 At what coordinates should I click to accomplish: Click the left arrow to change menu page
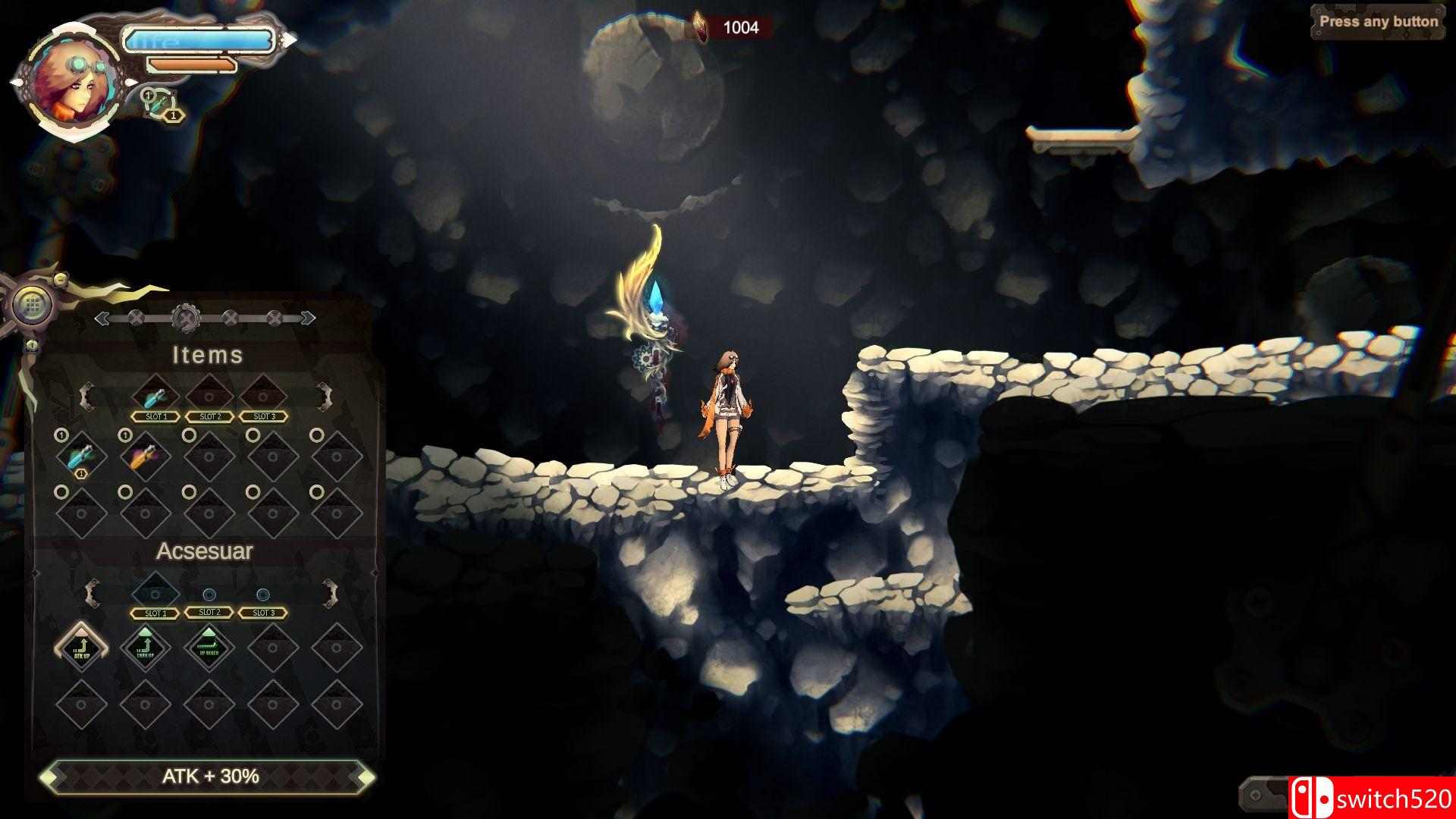[x=102, y=318]
